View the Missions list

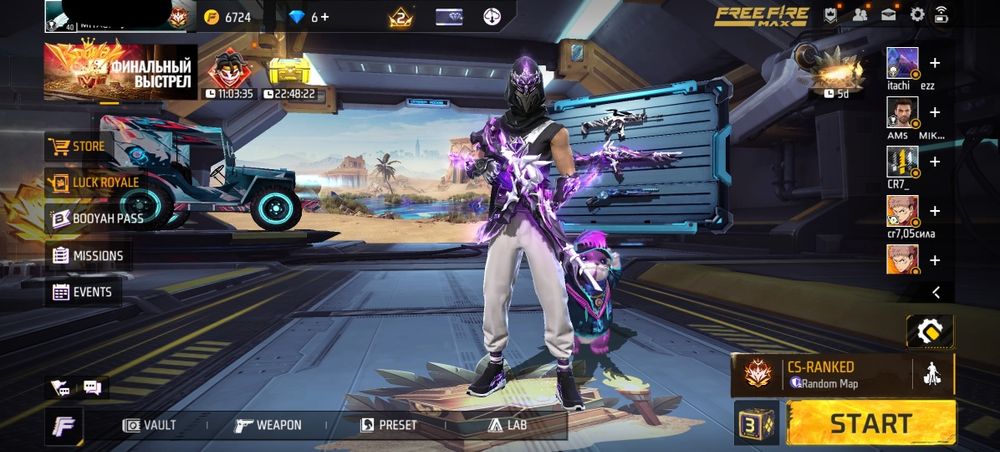pyautogui.click(x=89, y=256)
